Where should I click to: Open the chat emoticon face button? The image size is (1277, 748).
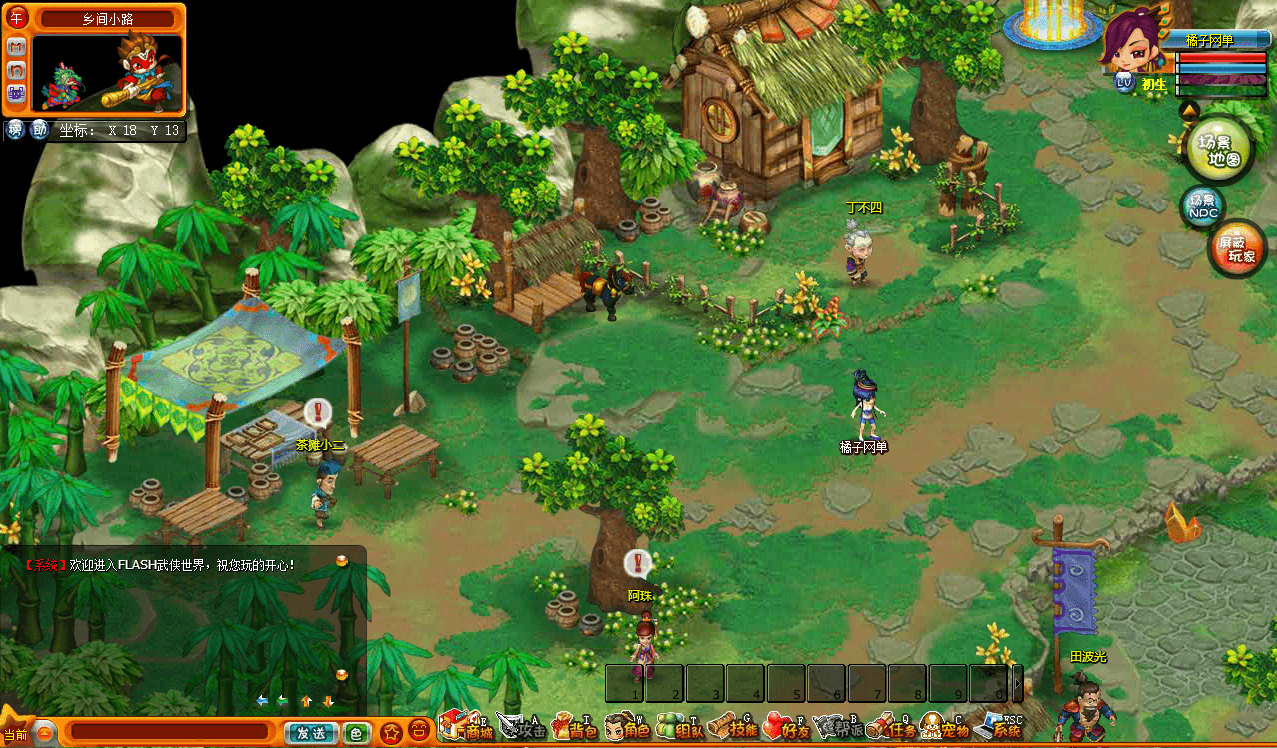pos(420,731)
